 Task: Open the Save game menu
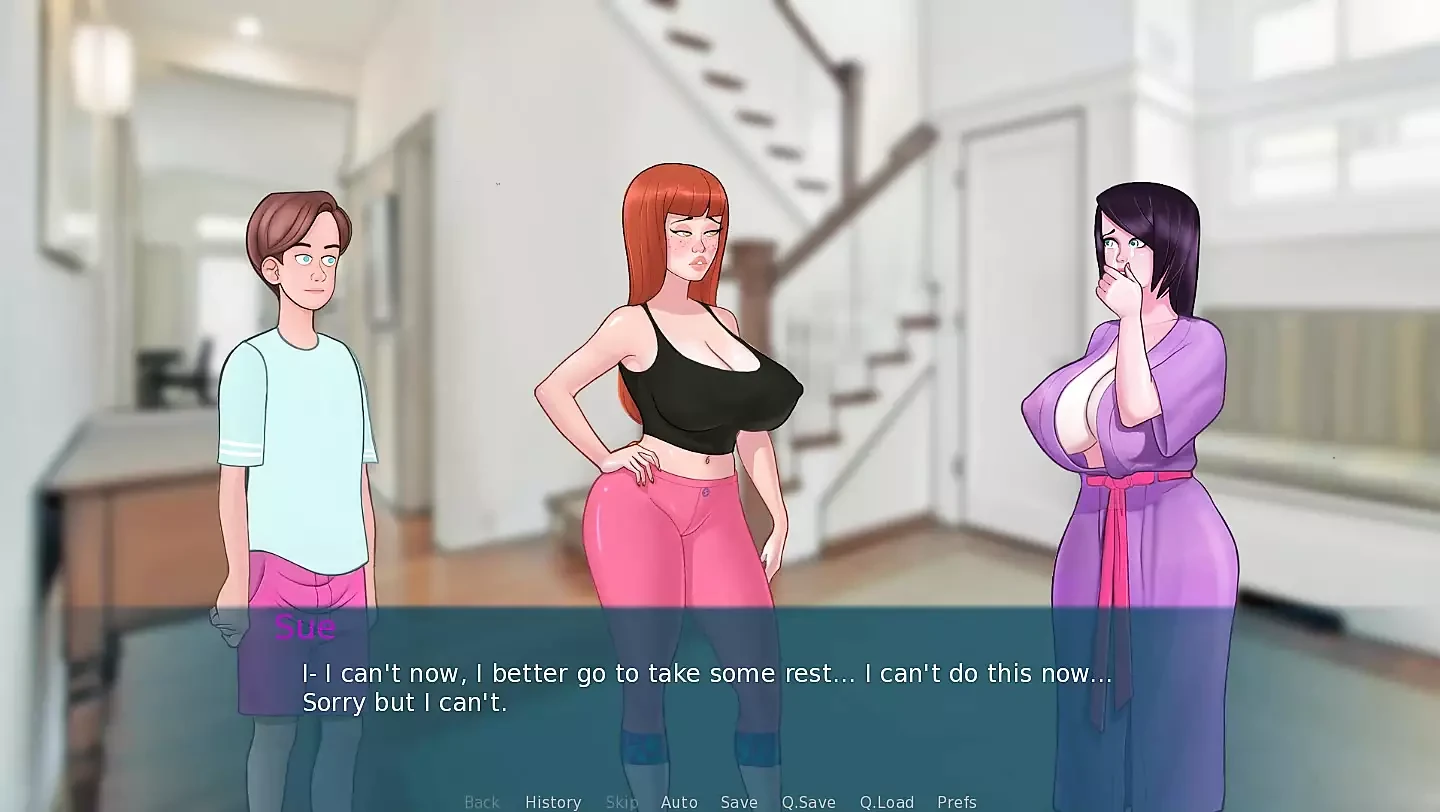[739, 802]
